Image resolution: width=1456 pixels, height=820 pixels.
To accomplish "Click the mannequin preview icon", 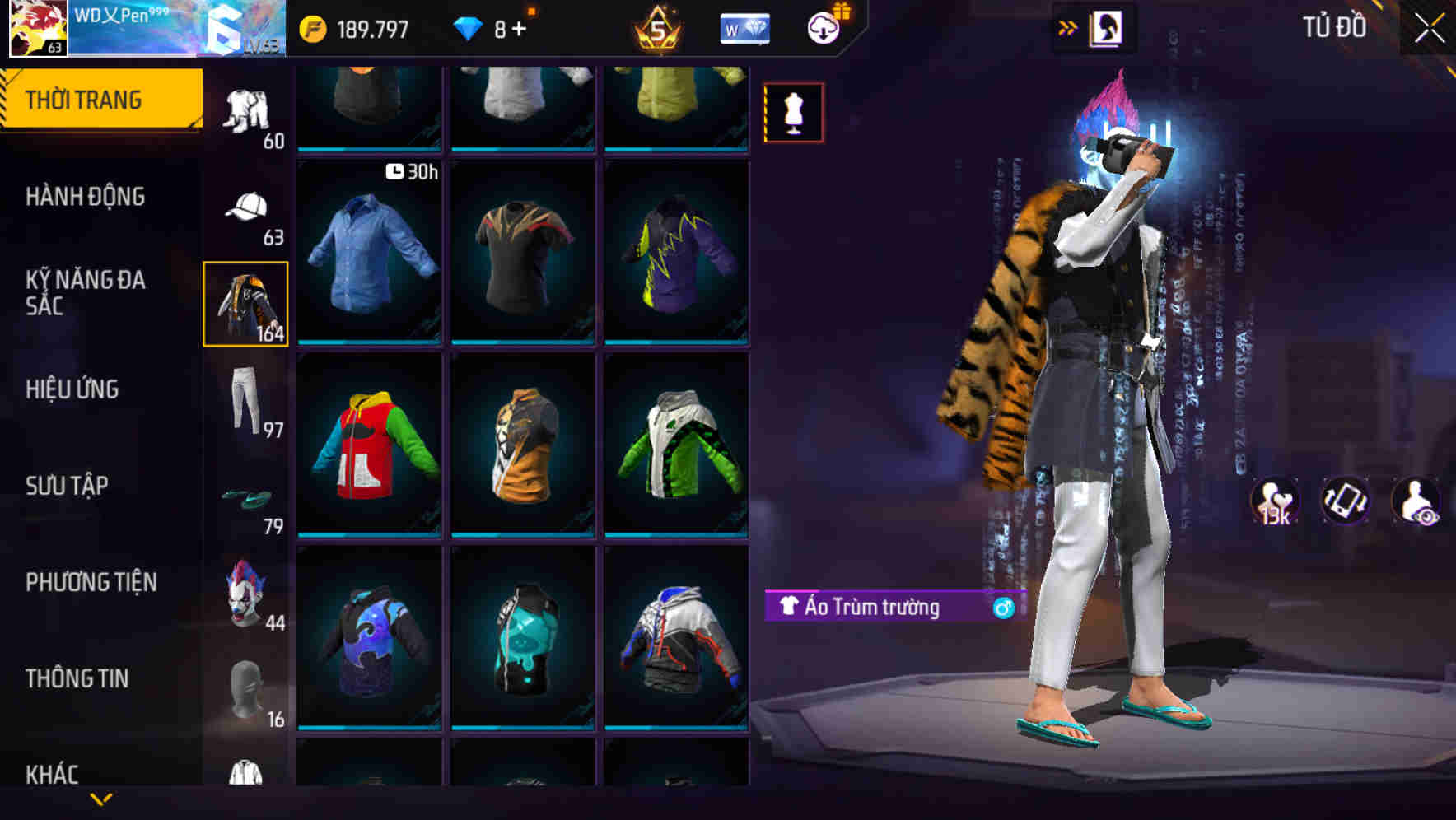I will point(793,112).
